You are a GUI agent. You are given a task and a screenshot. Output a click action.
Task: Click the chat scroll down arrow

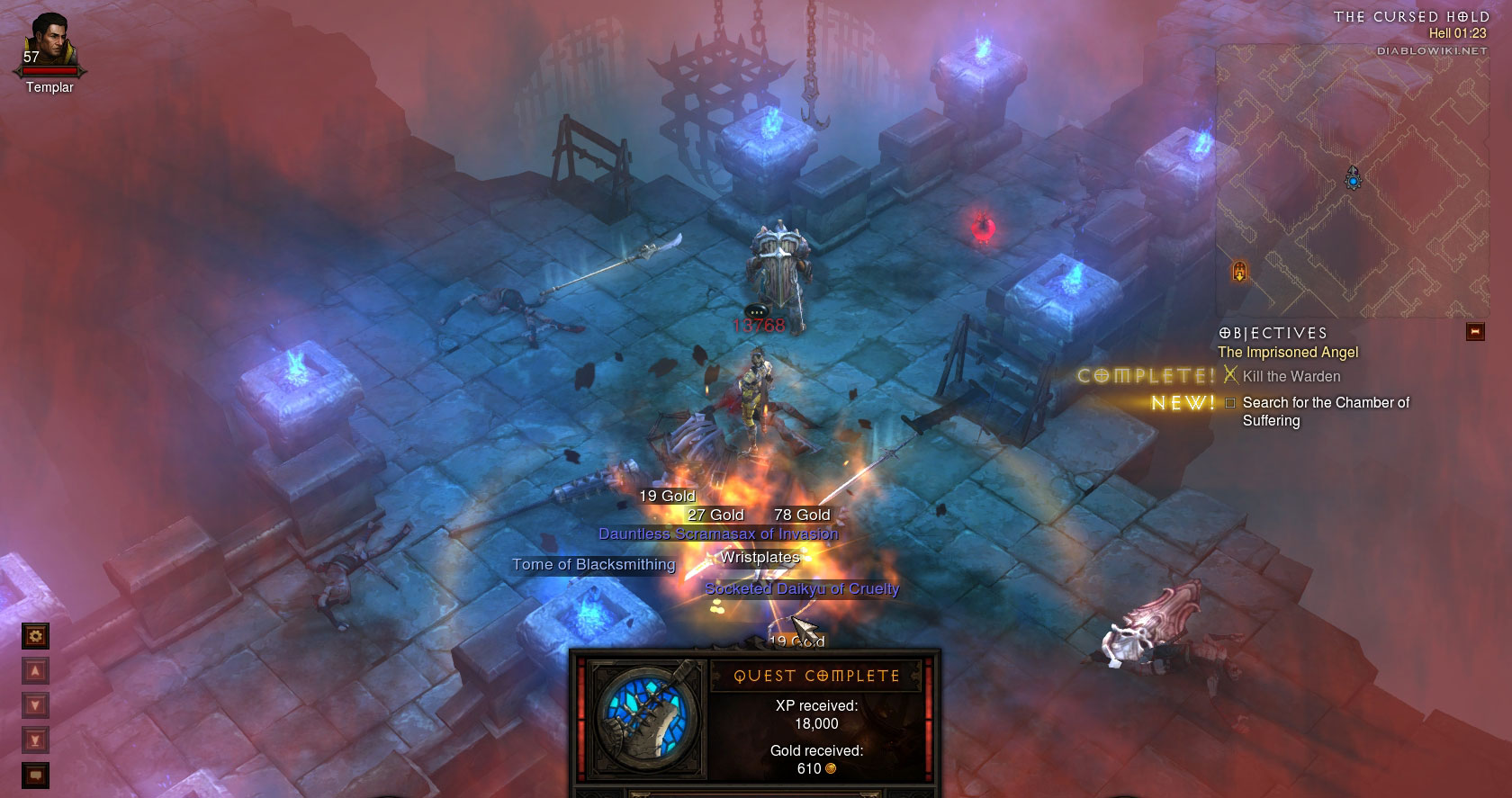tap(35, 705)
